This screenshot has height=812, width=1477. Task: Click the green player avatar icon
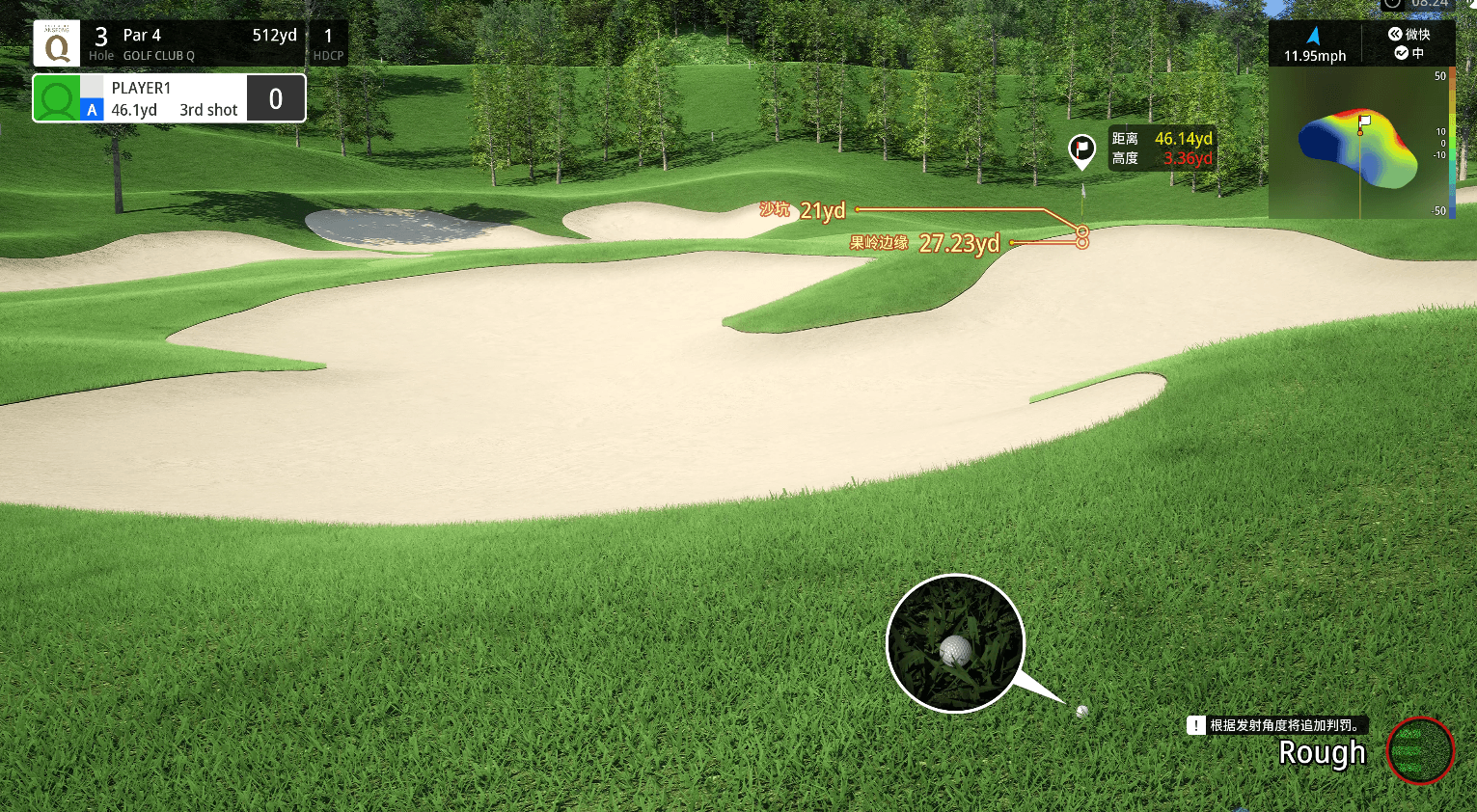point(57,98)
